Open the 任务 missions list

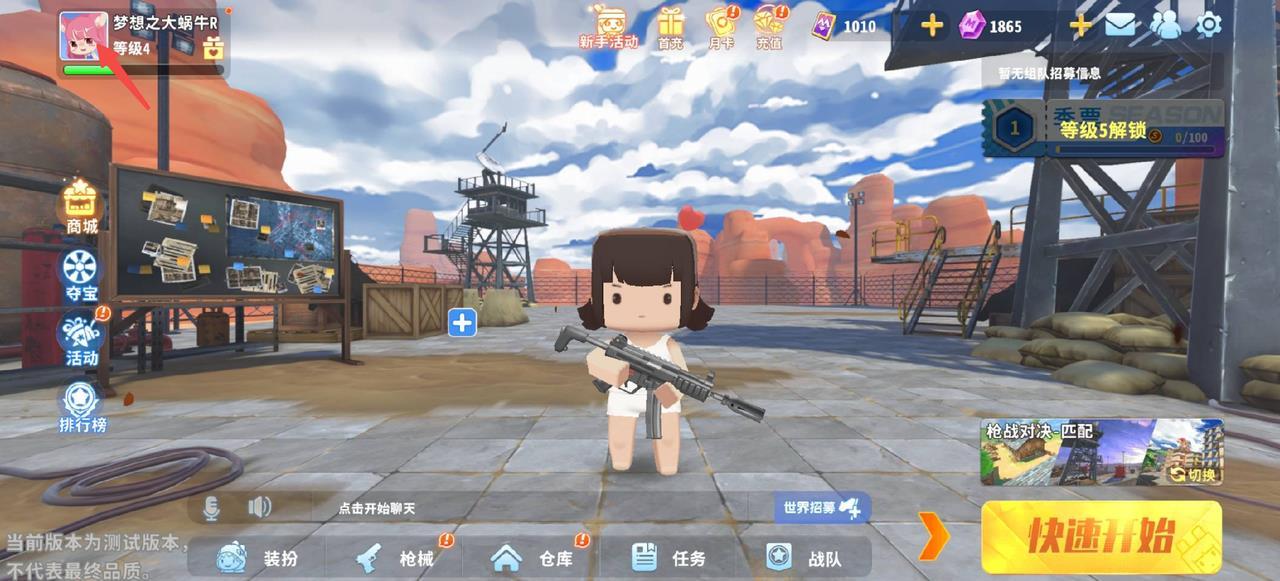coord(670,558)
